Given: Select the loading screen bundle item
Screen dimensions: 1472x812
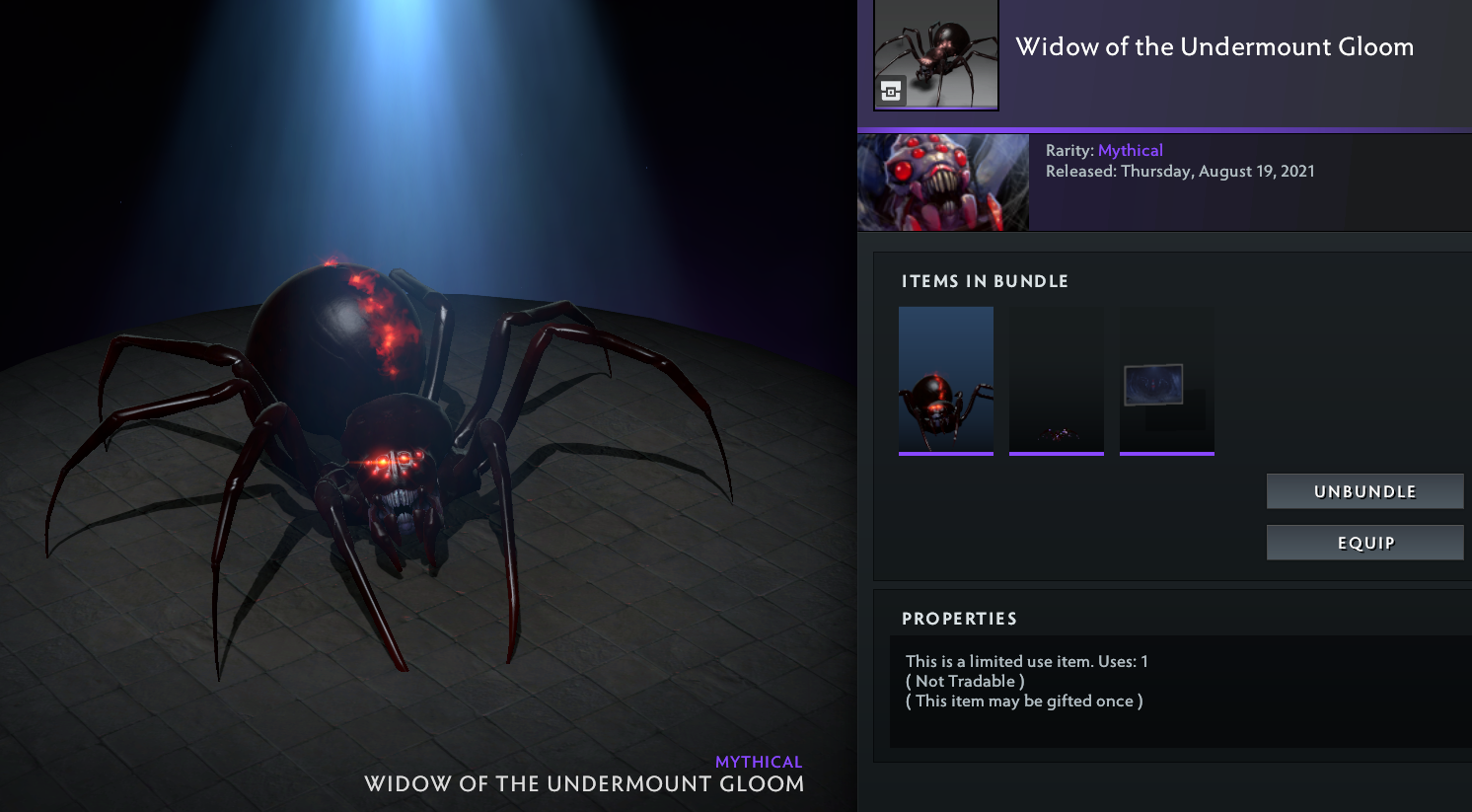Looking at the screenshot, I should 1166,380.
